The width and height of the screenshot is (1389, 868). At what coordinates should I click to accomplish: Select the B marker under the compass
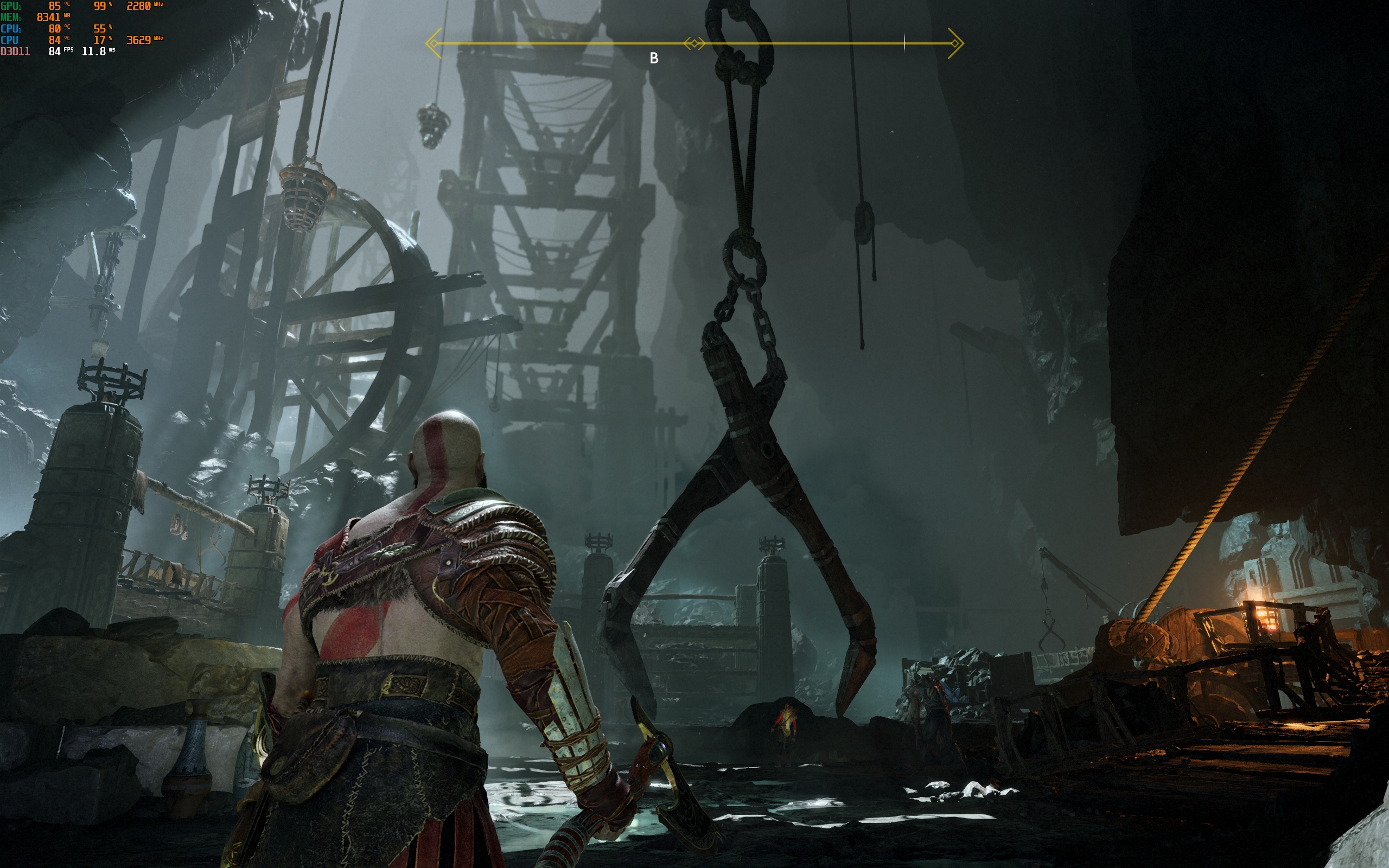654,58
